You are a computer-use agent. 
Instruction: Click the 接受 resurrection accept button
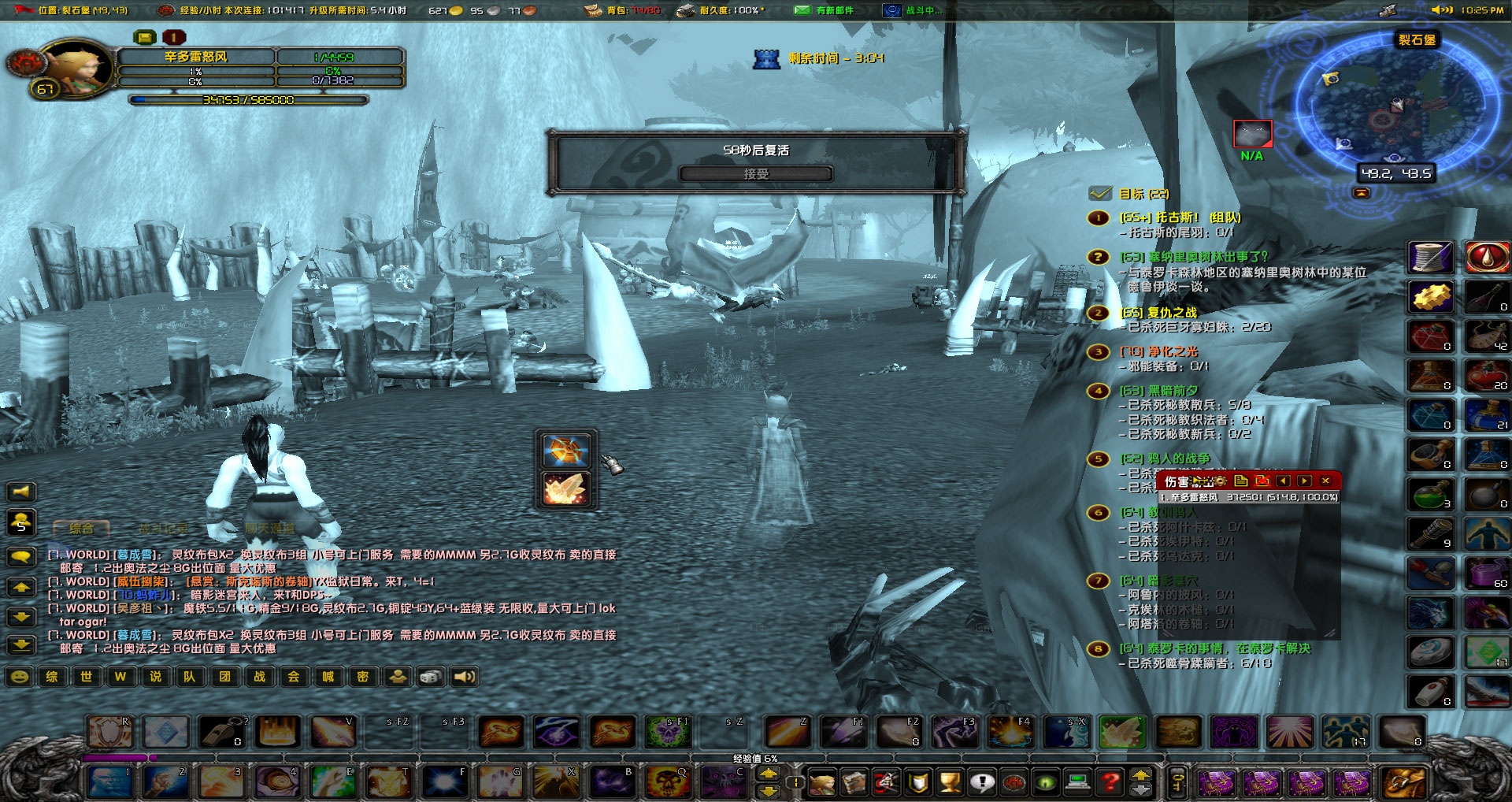click(x=758, y=173)
